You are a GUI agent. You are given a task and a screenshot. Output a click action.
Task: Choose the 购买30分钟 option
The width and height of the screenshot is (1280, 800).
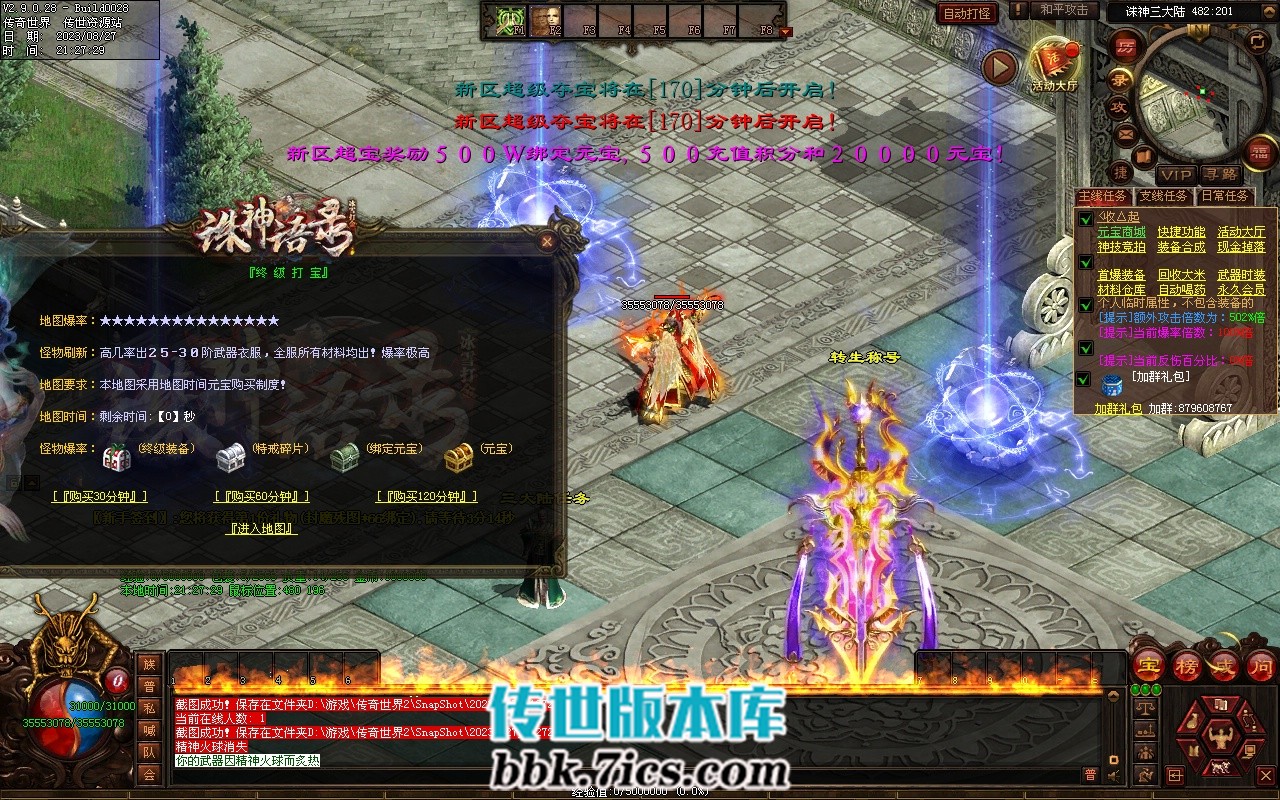[x=100, y=497]
